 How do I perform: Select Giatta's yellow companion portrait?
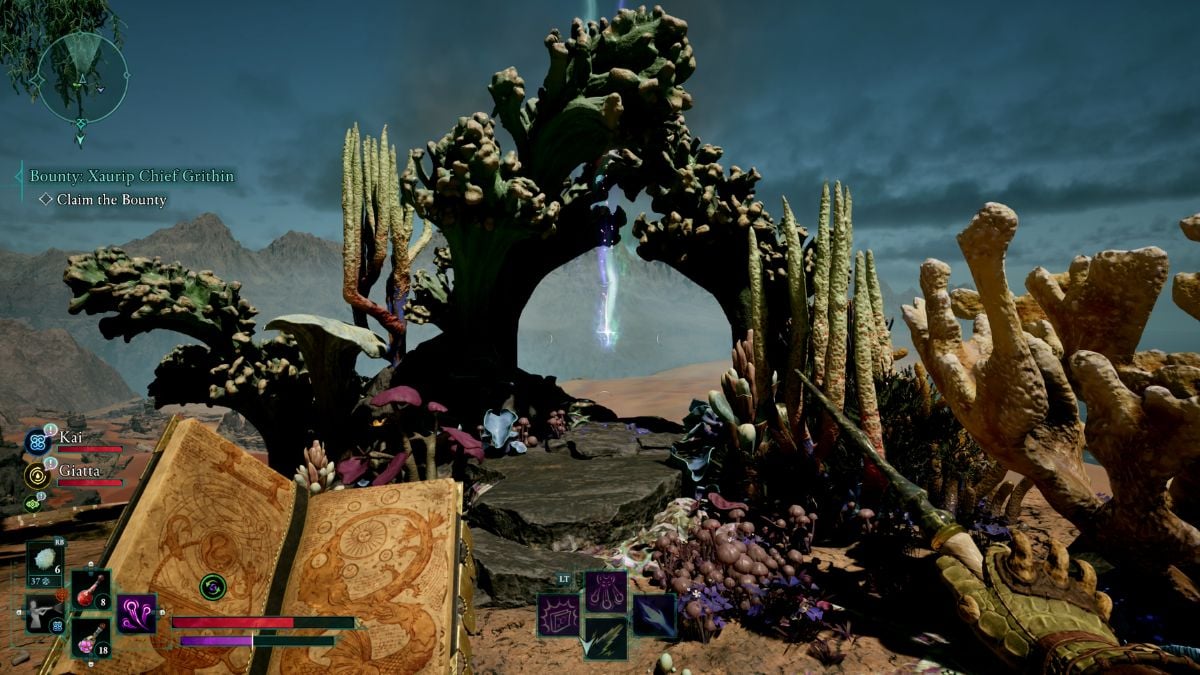[x=37, y=474]
